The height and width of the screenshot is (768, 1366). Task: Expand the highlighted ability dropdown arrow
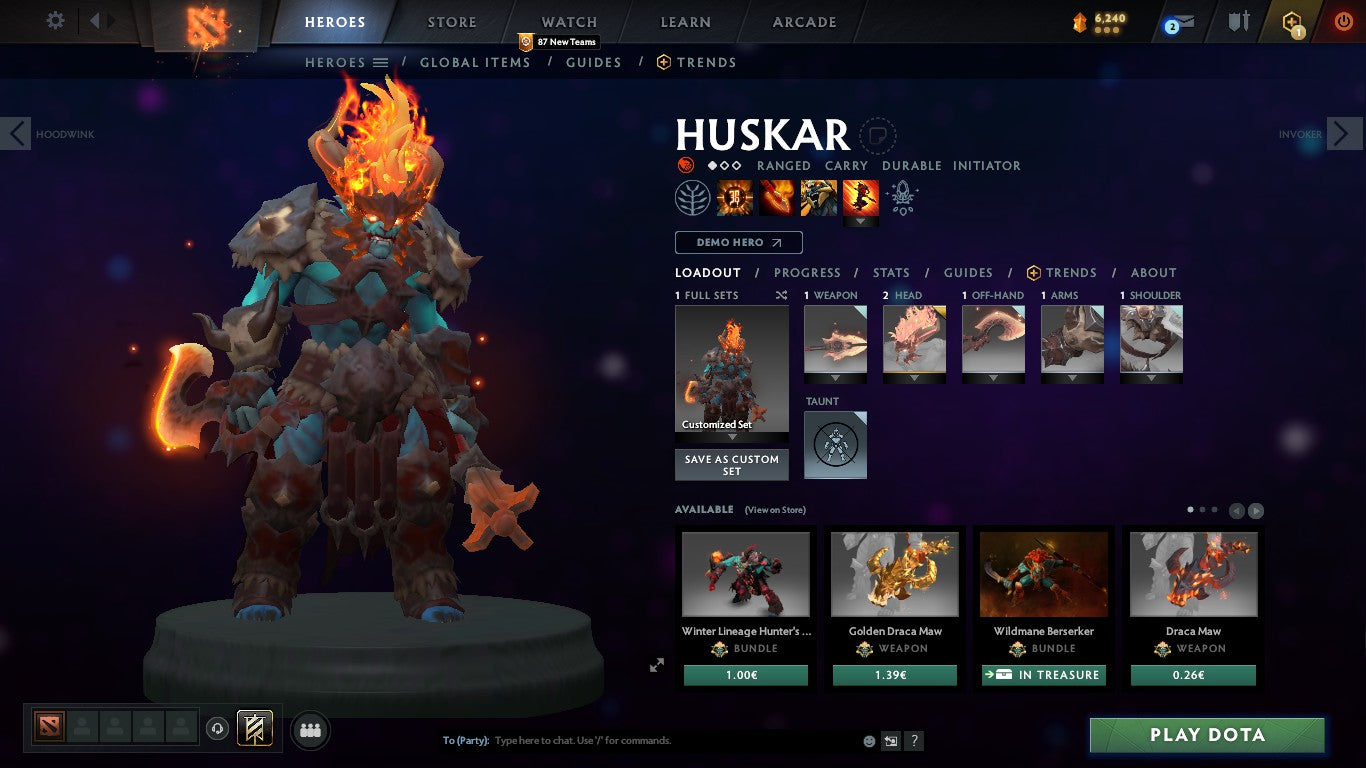click(x=860, y=220)
